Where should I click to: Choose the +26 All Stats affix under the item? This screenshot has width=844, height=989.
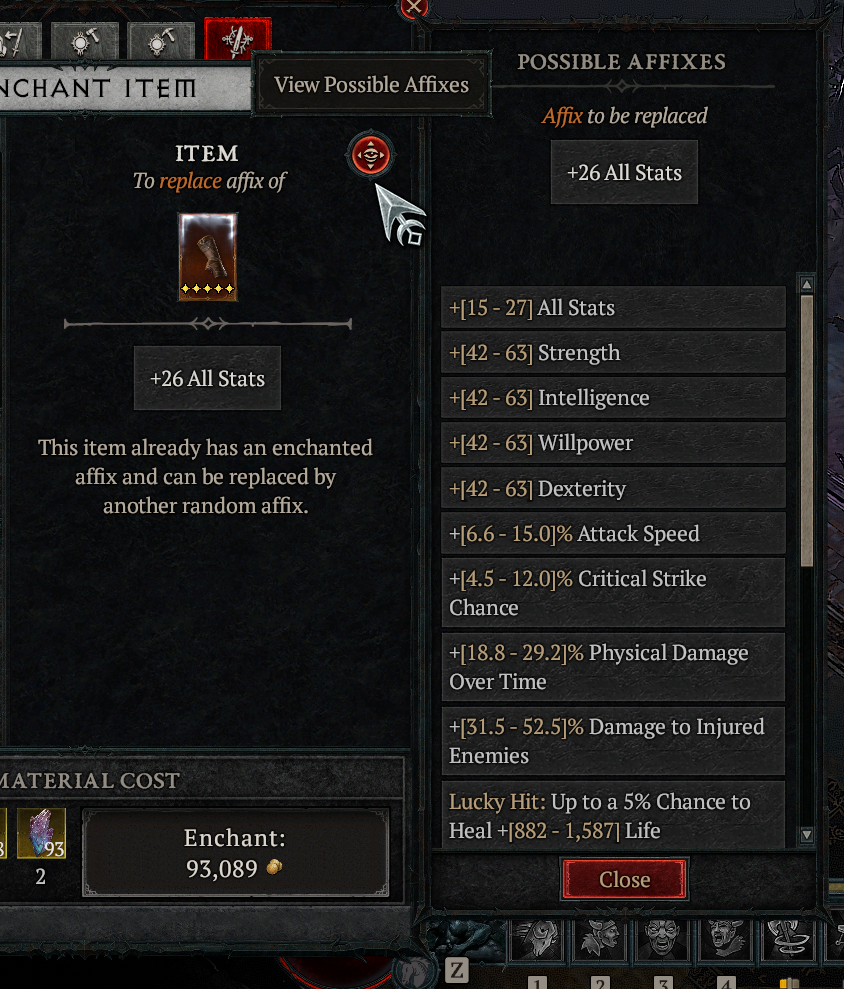click(207, 379)
